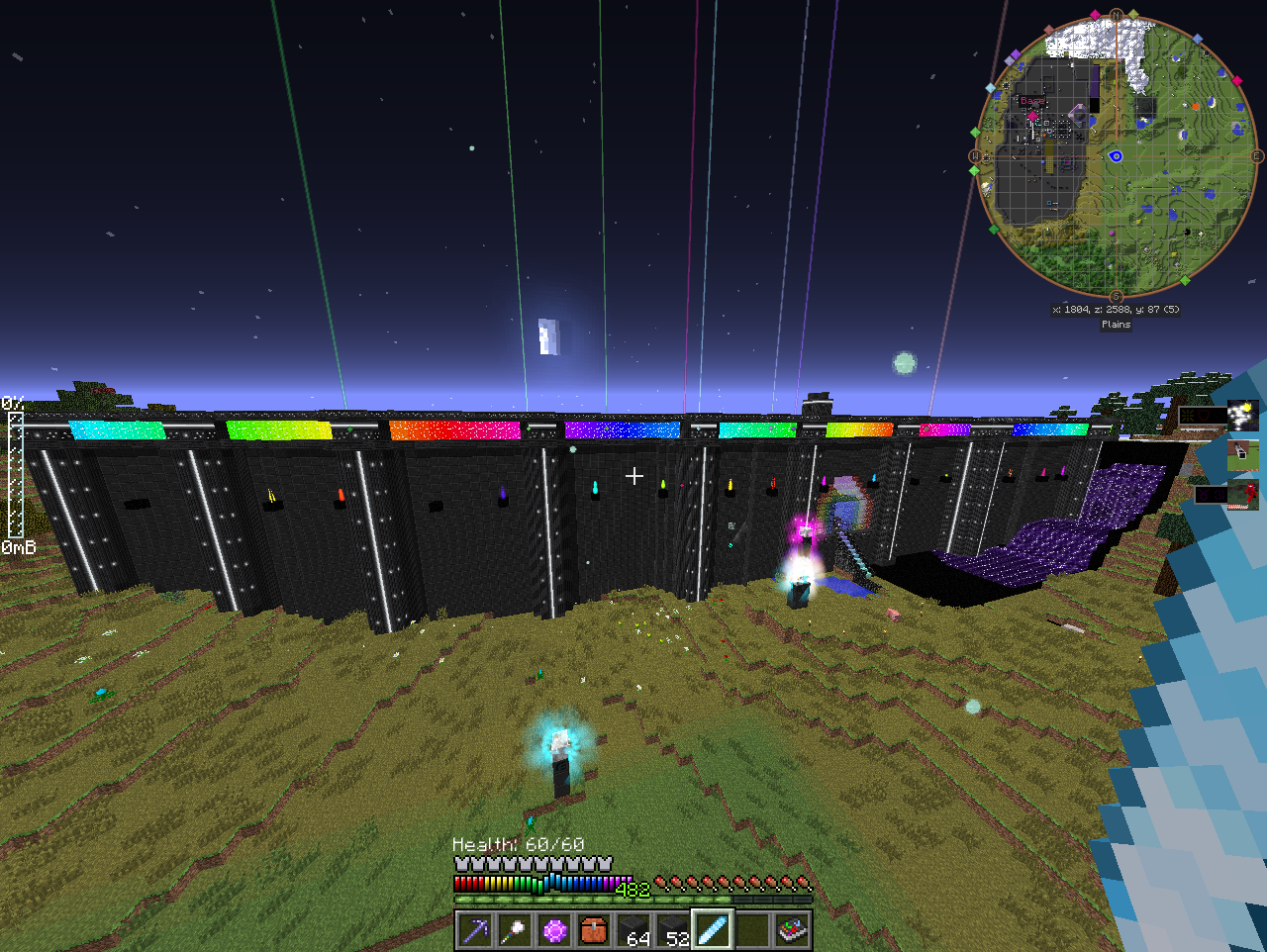The width and height of the screenshot is (1267, 952).
Task: Select the purple pickaxe hotbar slot
Action: (476, 931)
